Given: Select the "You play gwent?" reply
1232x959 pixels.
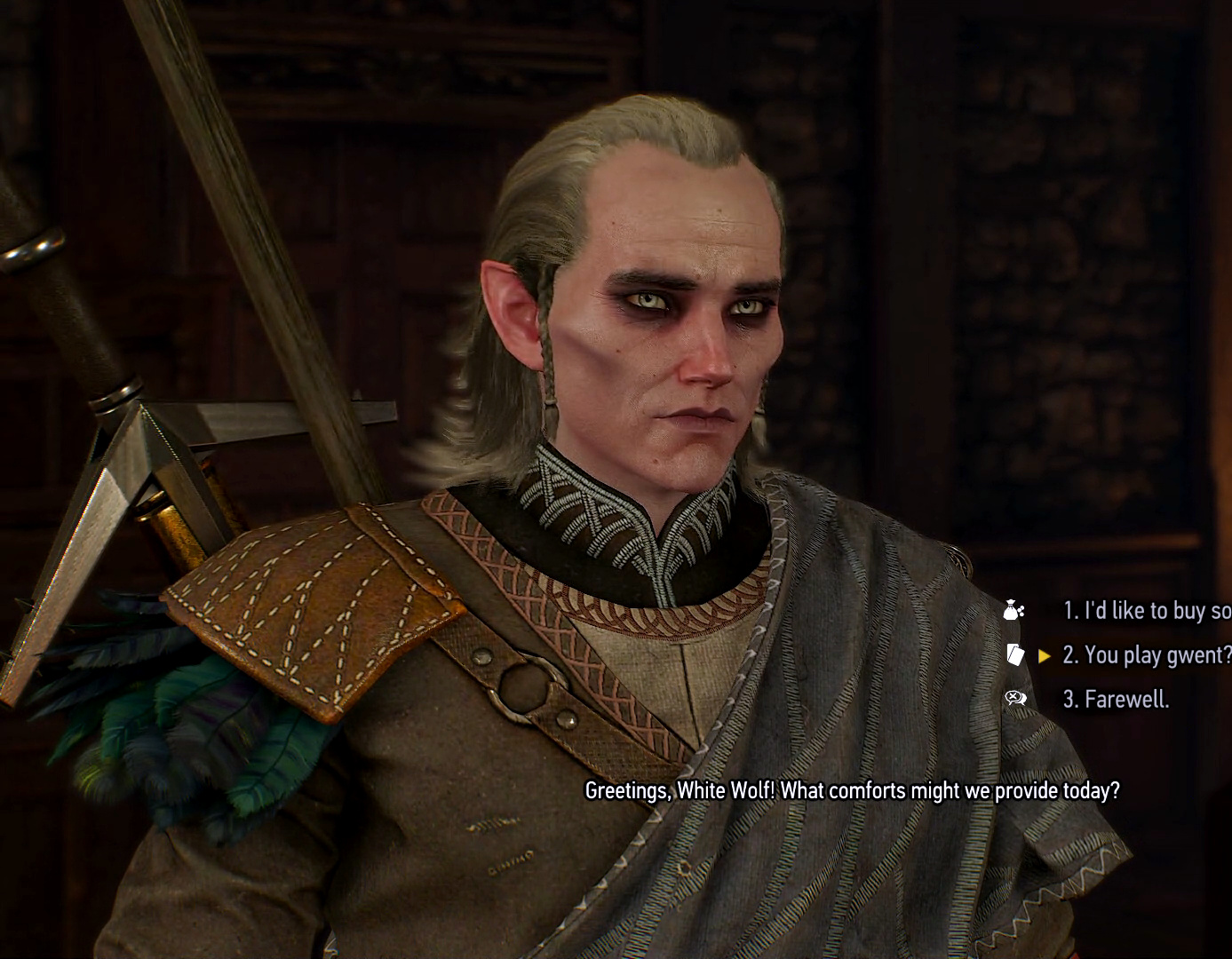Looking at the screenshot, I should tap(1146, 655).
